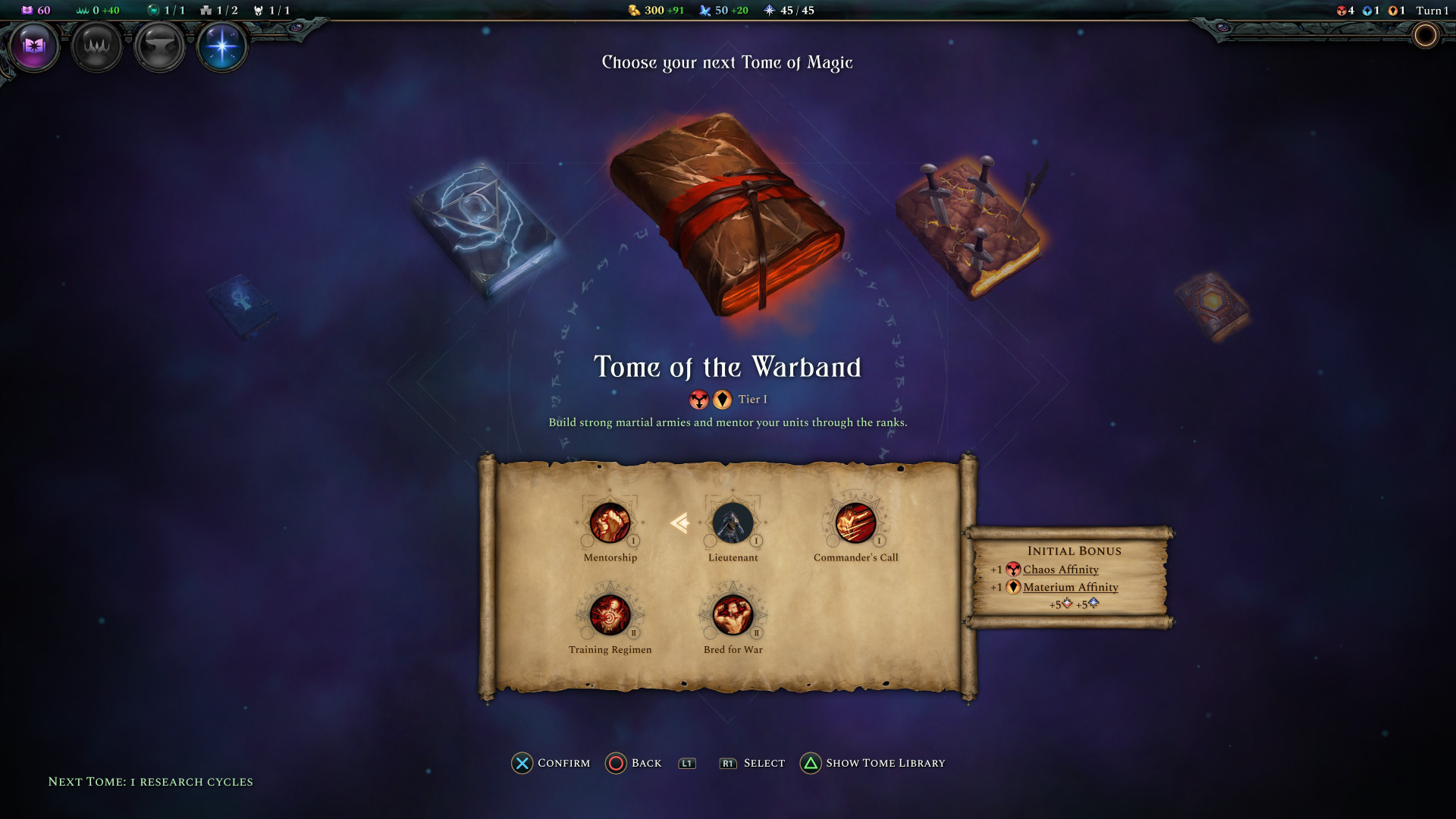
Task: Open the Materium Affinity link
Action: (x=1070, y=587)
